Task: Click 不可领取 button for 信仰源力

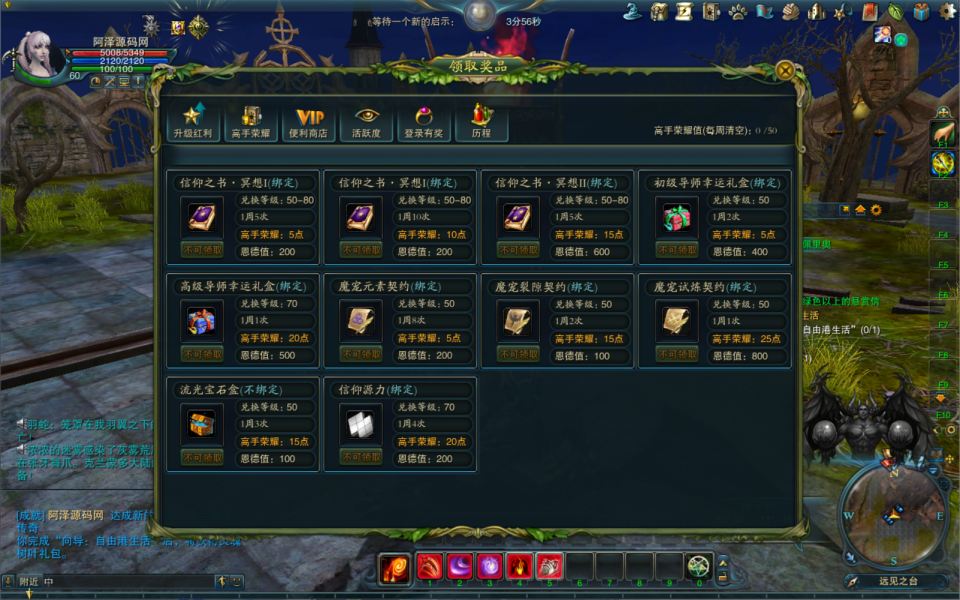Action: [x=360, y=457]
